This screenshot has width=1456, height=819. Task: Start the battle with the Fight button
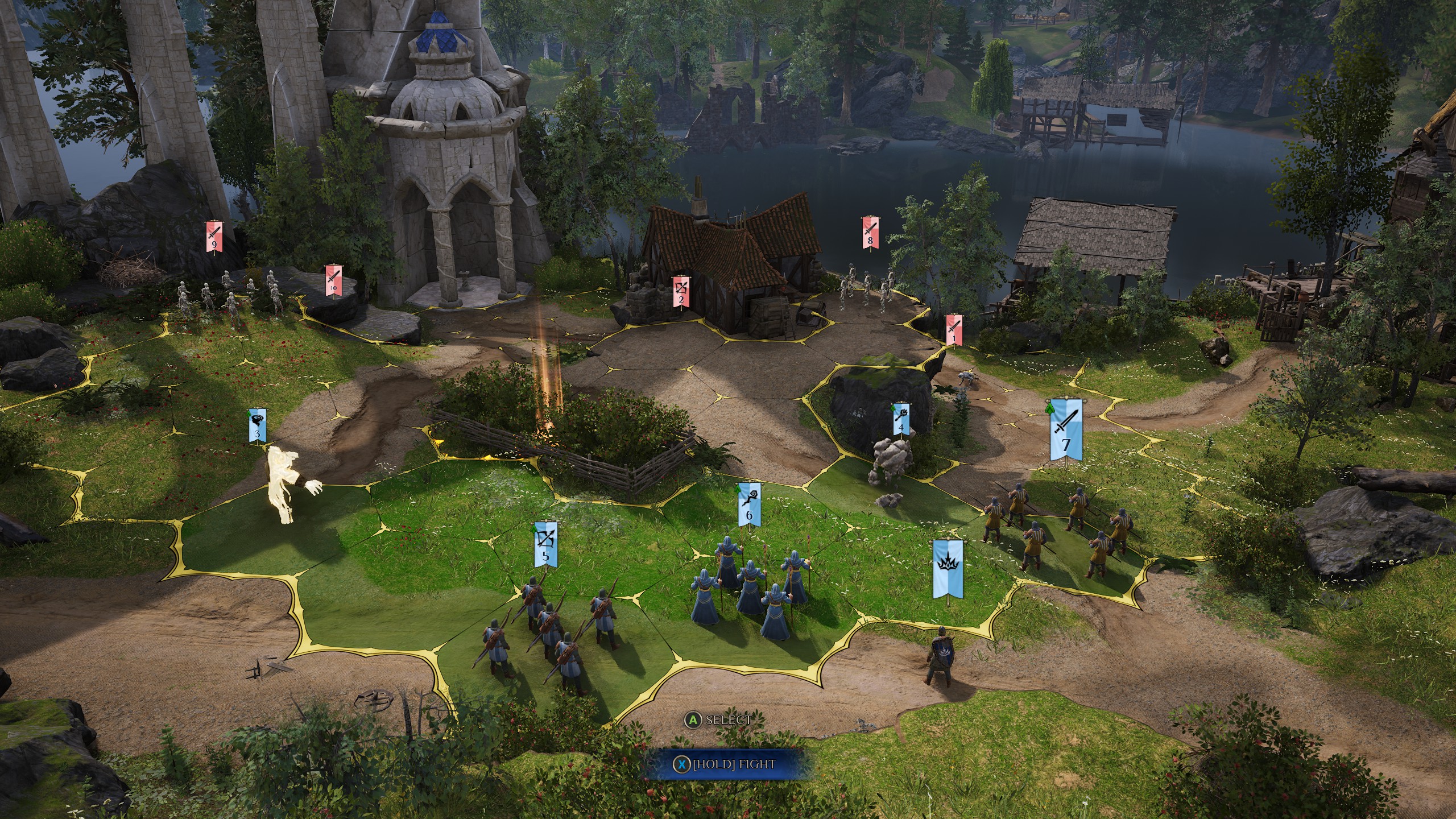pos(725,764)
